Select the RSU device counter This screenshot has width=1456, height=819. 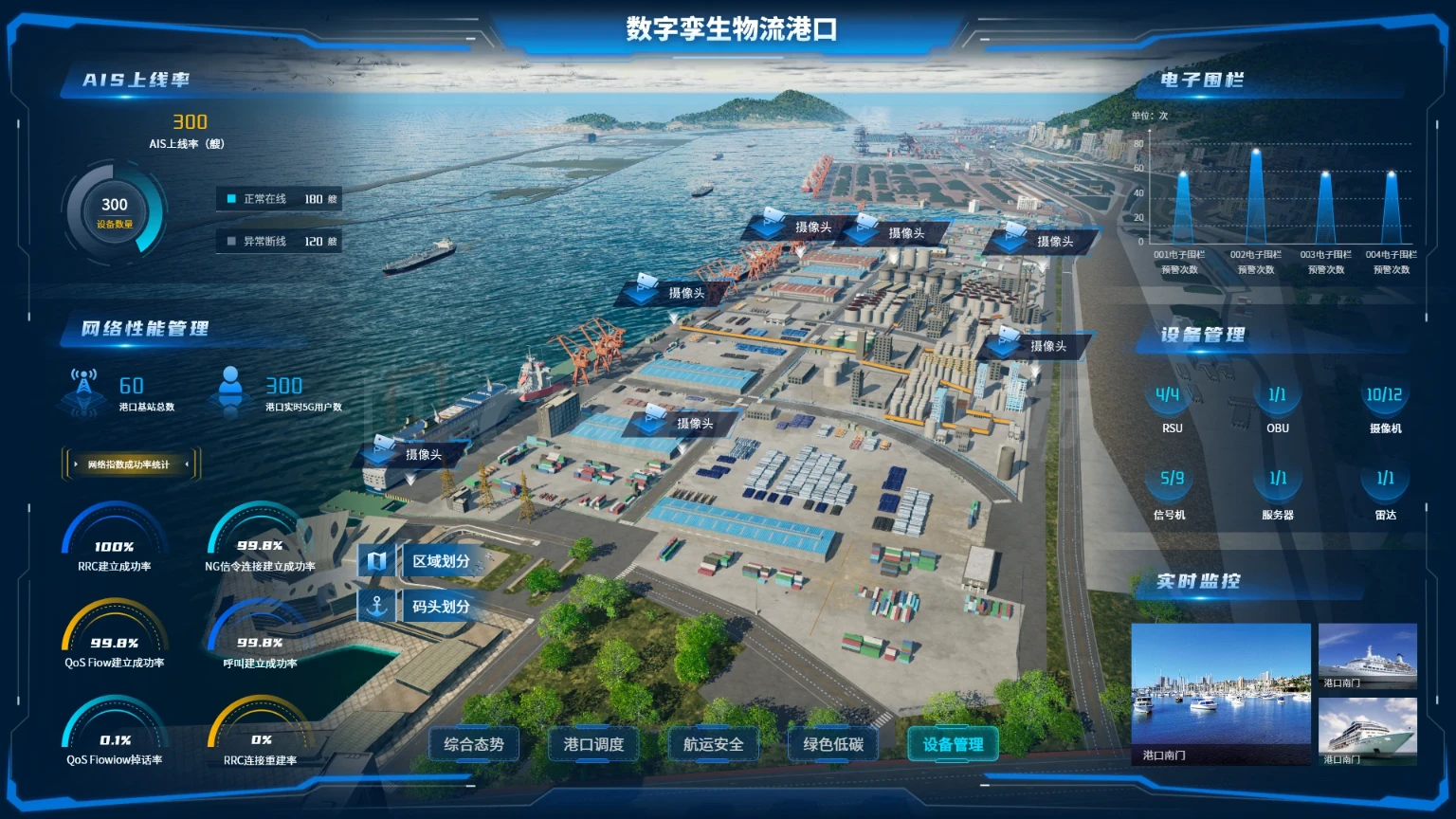(1169, 402)
